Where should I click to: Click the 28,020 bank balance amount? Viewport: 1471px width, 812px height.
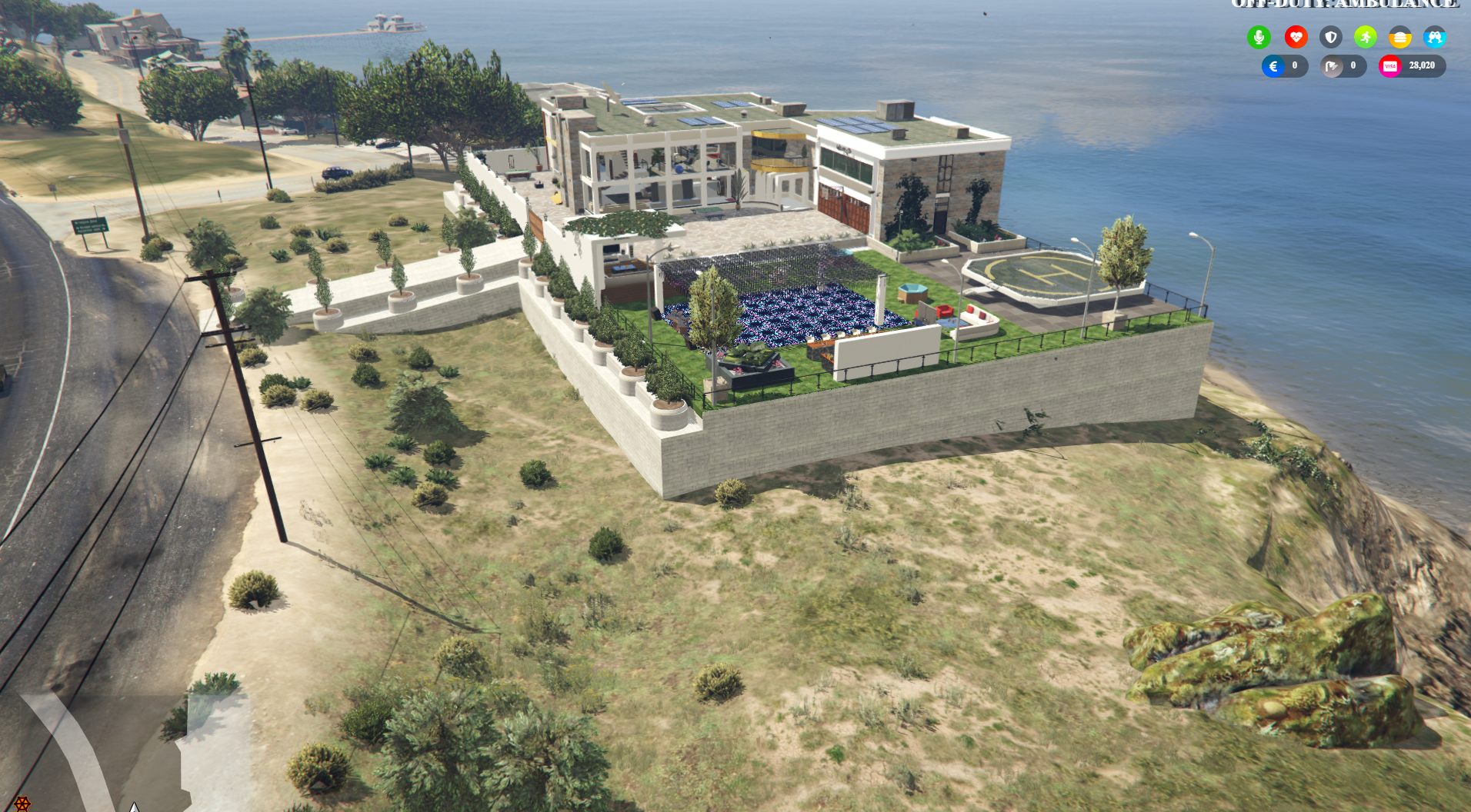(1421, 66)
